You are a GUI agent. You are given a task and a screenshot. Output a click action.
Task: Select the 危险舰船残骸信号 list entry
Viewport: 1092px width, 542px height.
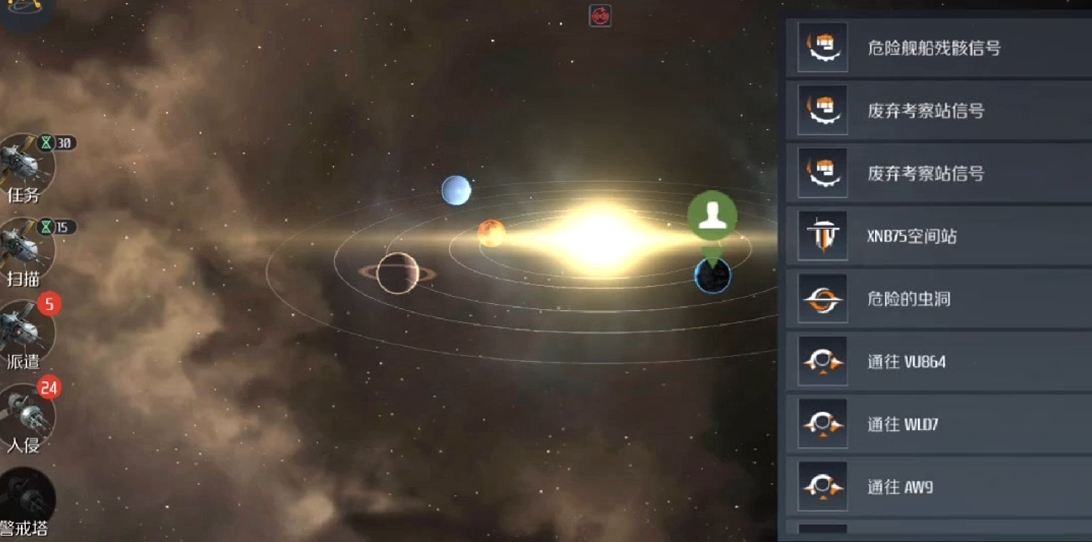coord(935,47)
